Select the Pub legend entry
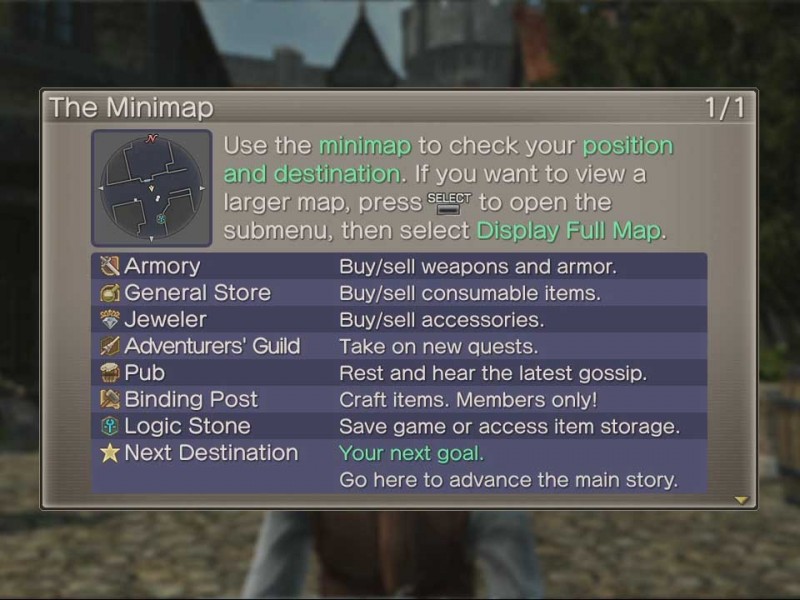Image resolution: width=800 pixels, height=600 pixels. coord(145,373)
